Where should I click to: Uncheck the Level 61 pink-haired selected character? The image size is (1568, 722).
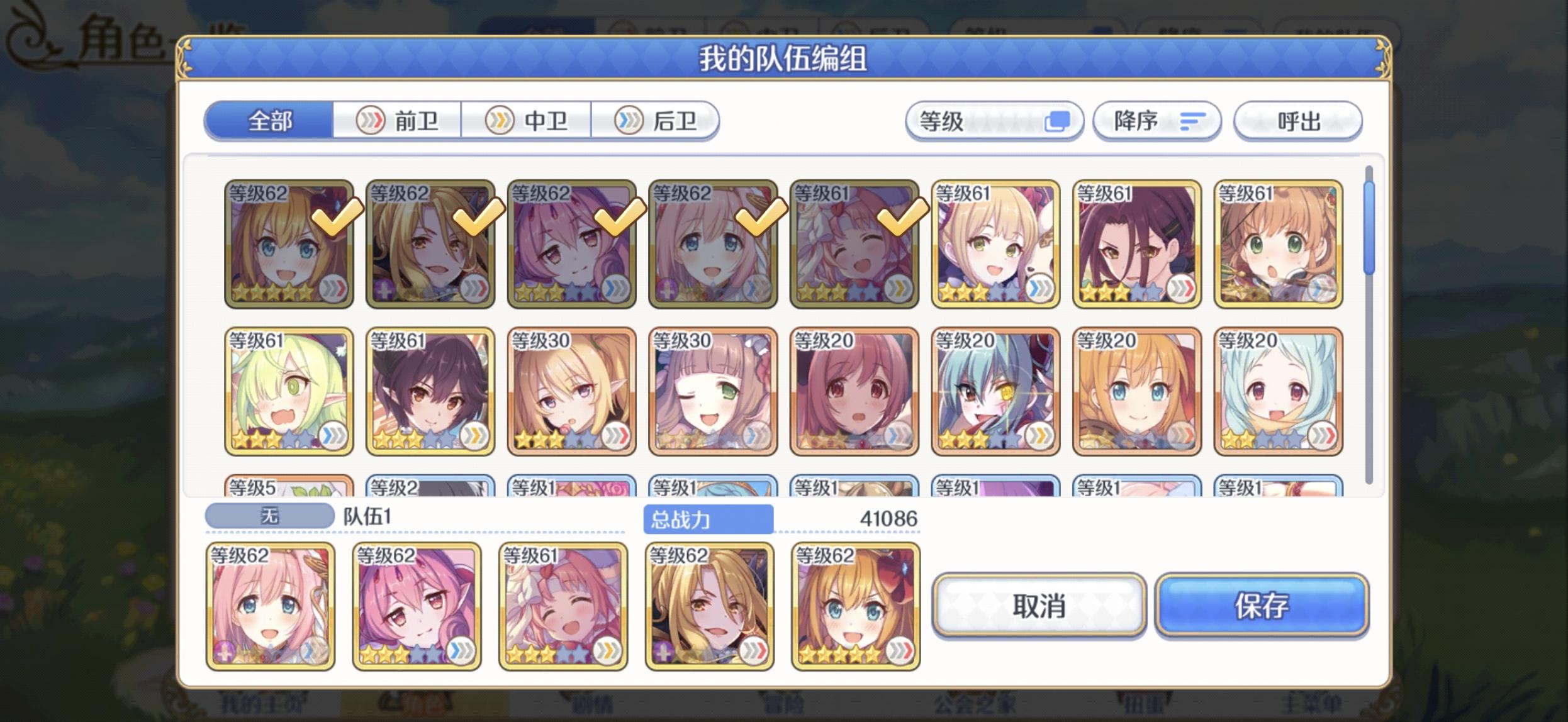(854, 245)
